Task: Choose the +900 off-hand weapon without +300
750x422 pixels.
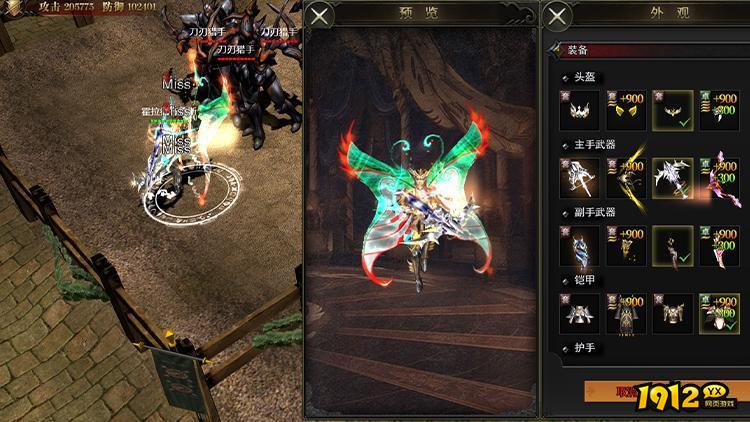Action: [626, 246]
